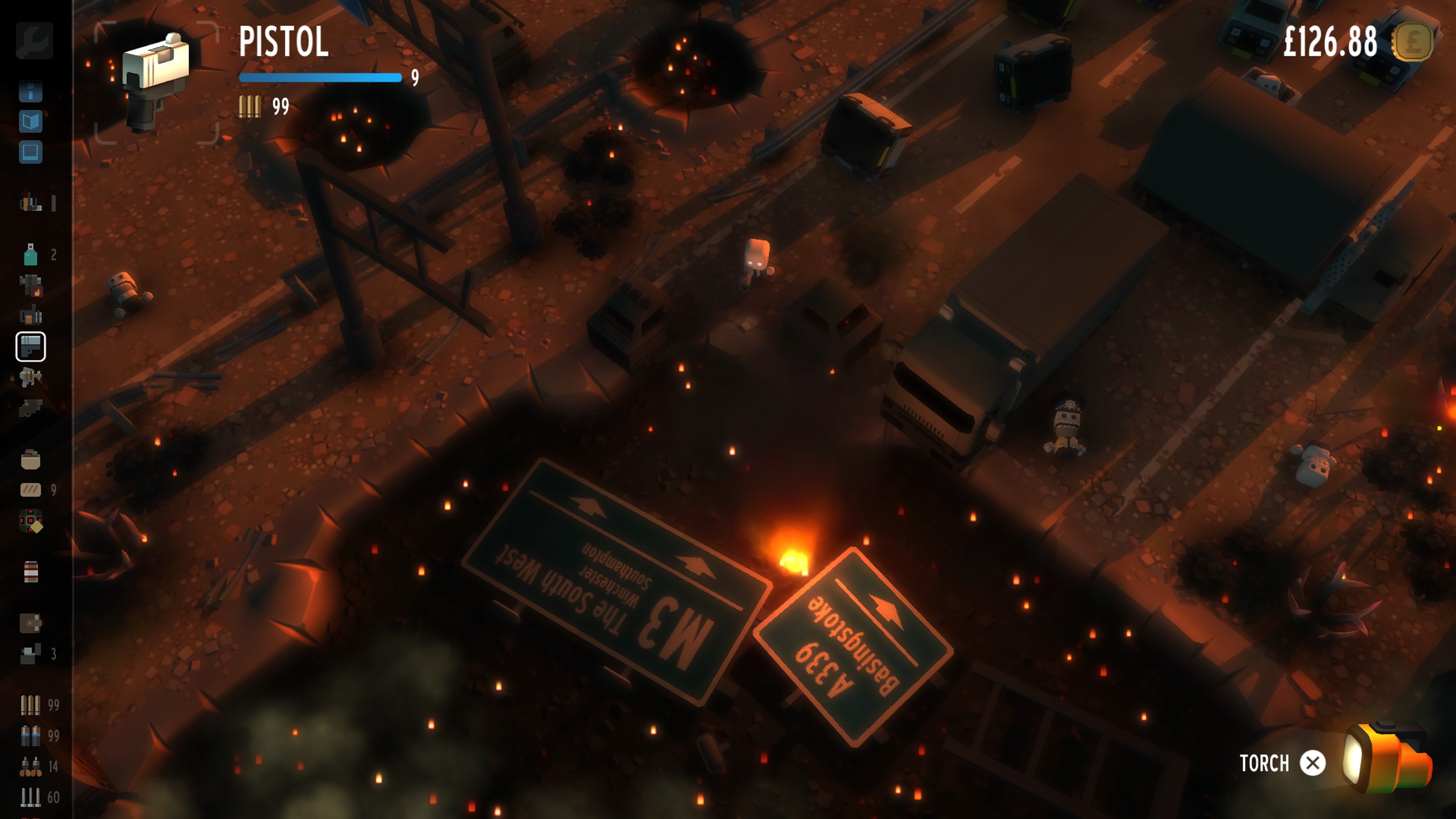Viewport: 1456px width, 819px height.
Task: Select the bread loaf item
Action: 30,490
